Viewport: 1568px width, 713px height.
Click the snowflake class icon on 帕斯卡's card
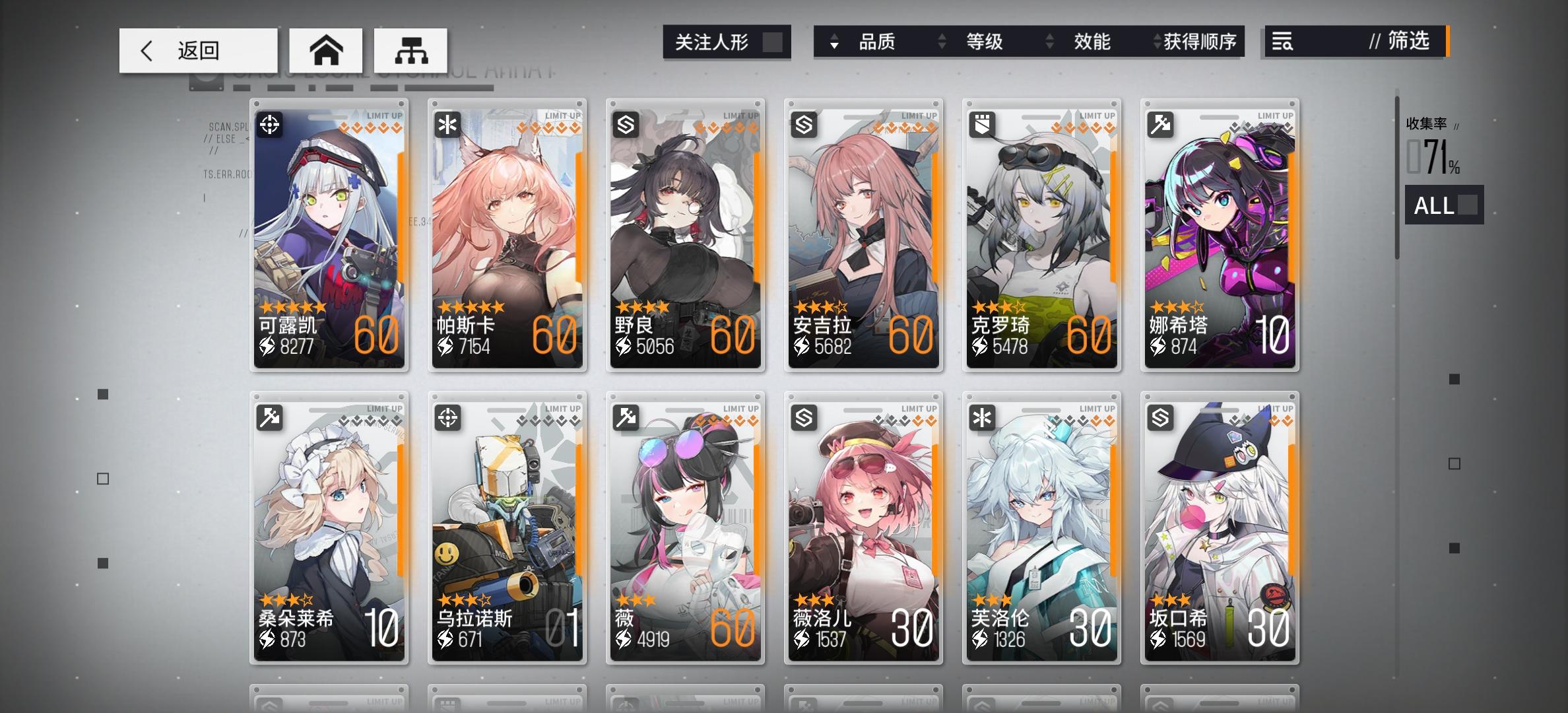pyautogui.click(x=447, y=123)
